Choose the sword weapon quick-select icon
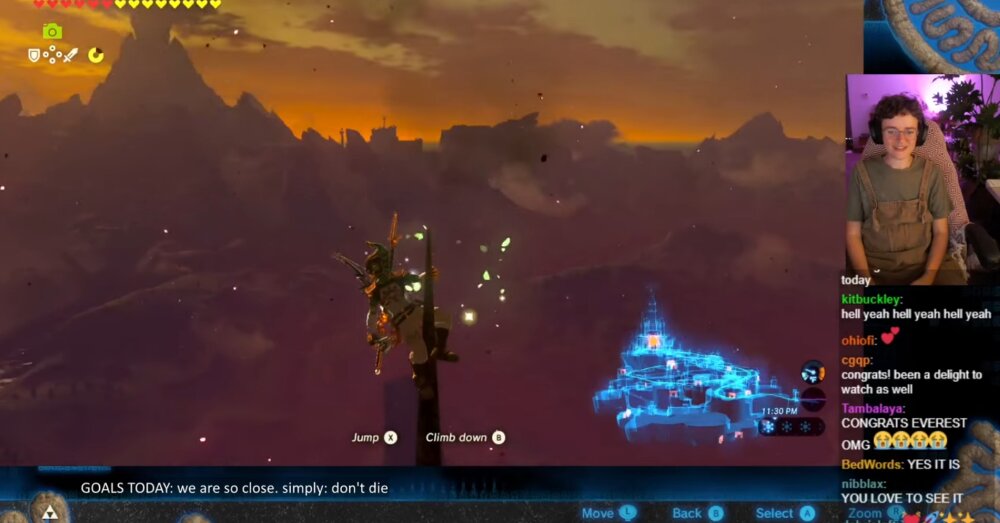The height and width of the screenshot is (523, 1000). click(70, 55)
